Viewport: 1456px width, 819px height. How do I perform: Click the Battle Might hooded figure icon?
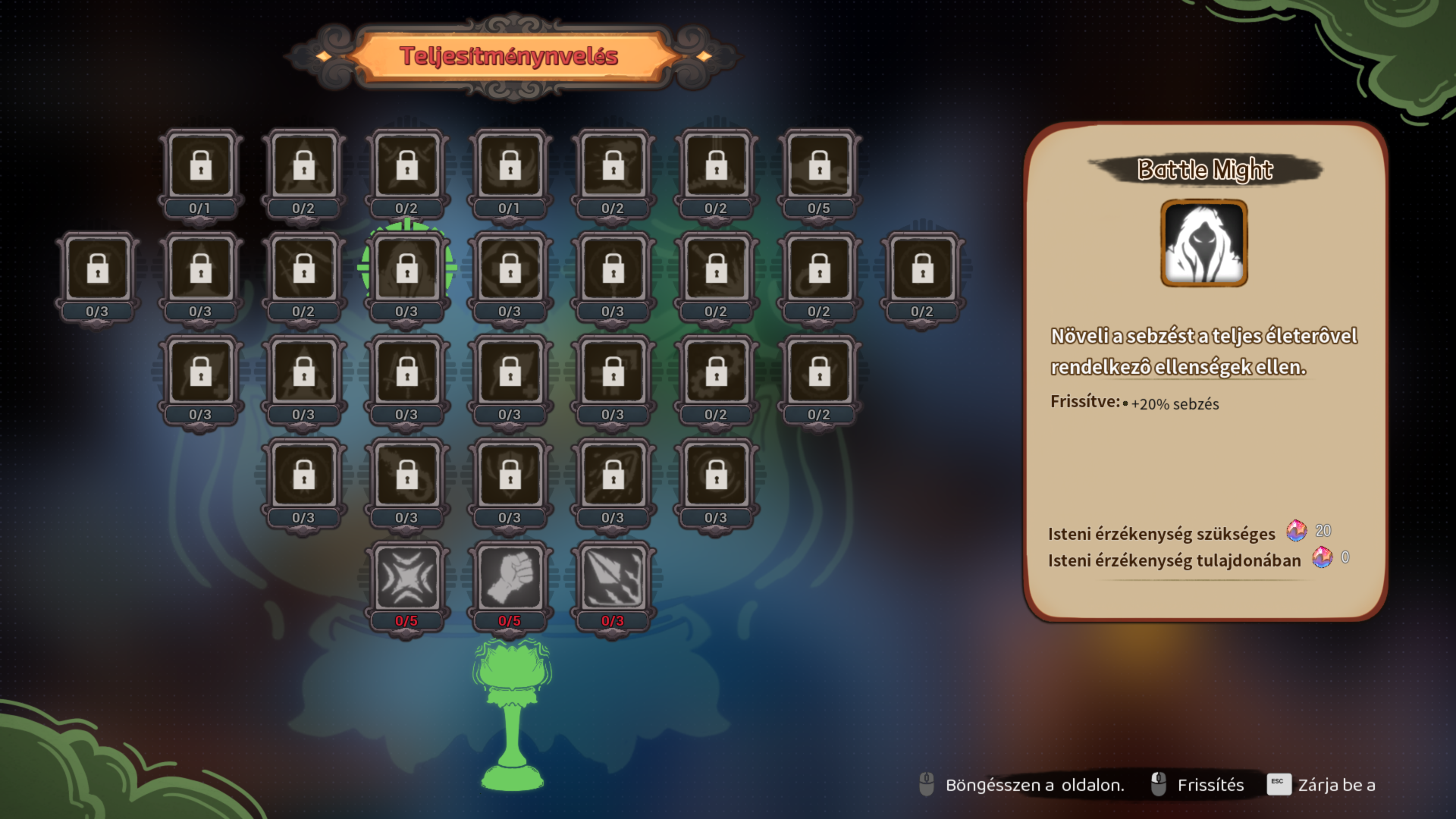tap(1203, 243)
